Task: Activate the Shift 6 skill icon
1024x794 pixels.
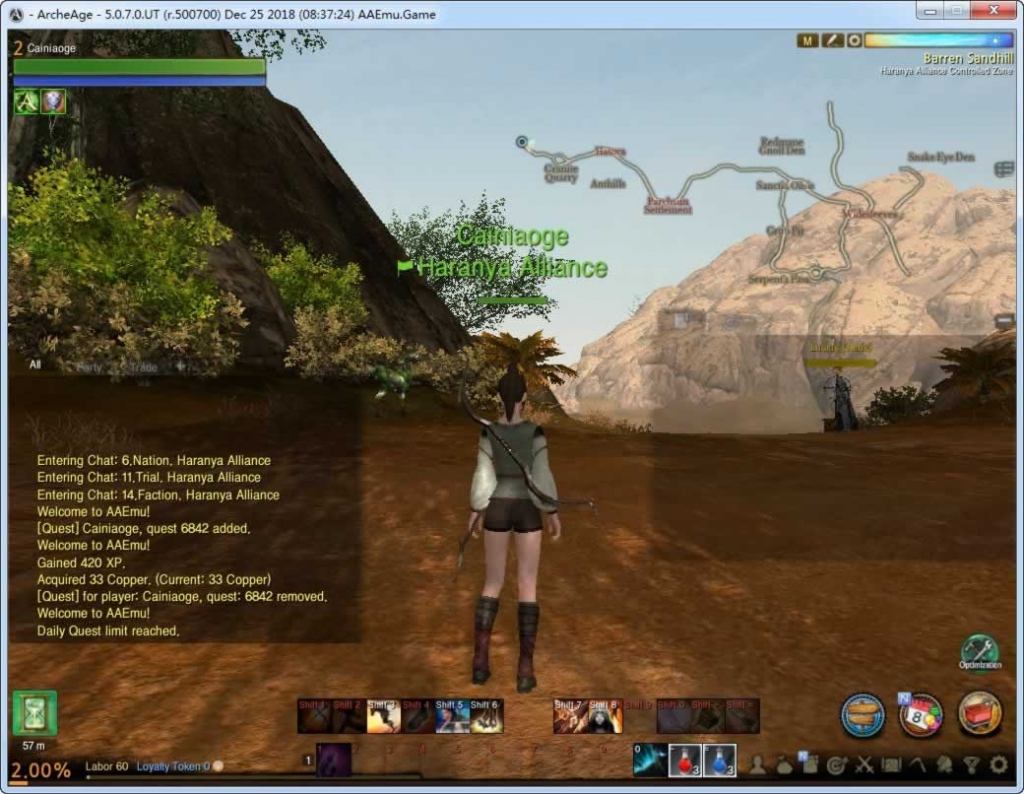Action: pyautogui.click(x=485, y=716)
